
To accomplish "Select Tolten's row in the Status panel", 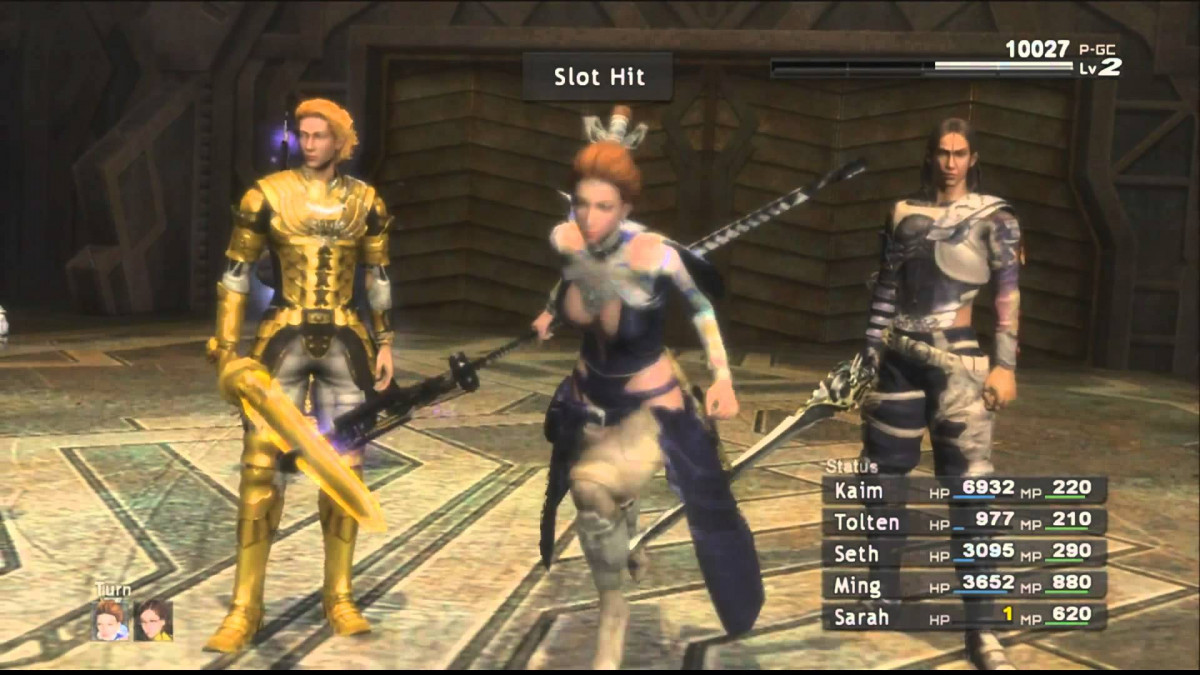I will pyautogui.click(x=964, y=522).
